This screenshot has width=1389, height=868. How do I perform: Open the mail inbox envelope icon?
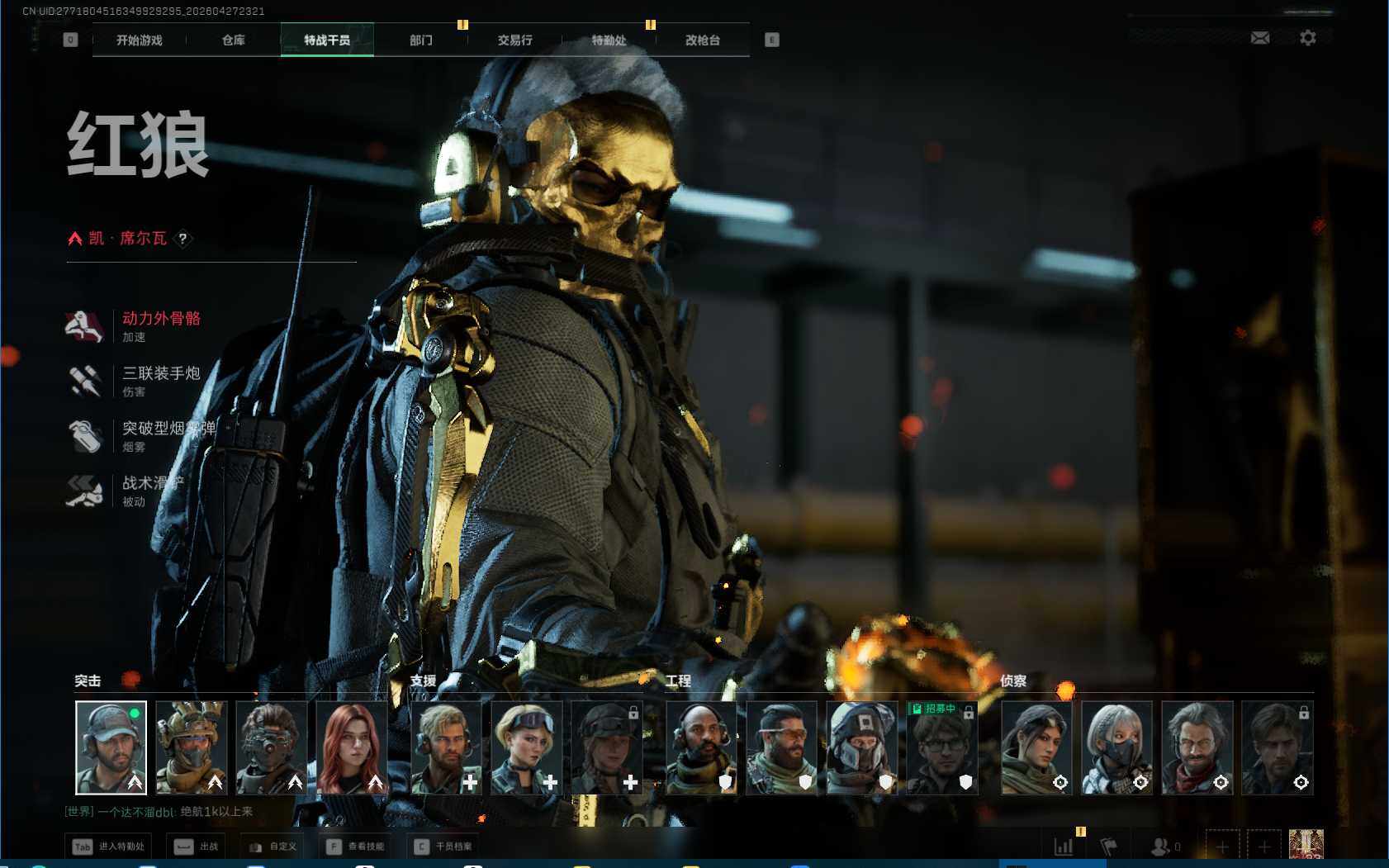(x=1260, y=38)
